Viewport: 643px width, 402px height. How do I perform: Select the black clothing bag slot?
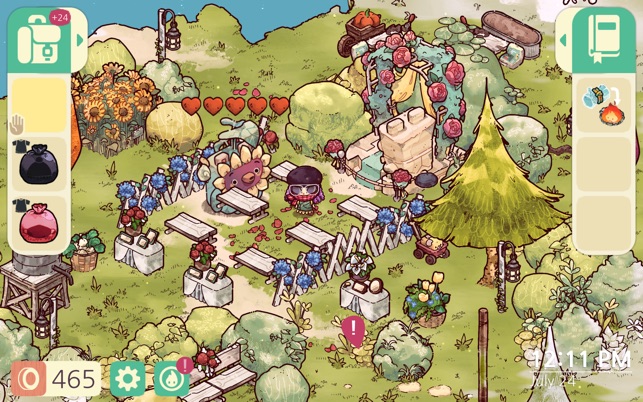(x=38, y=162)
